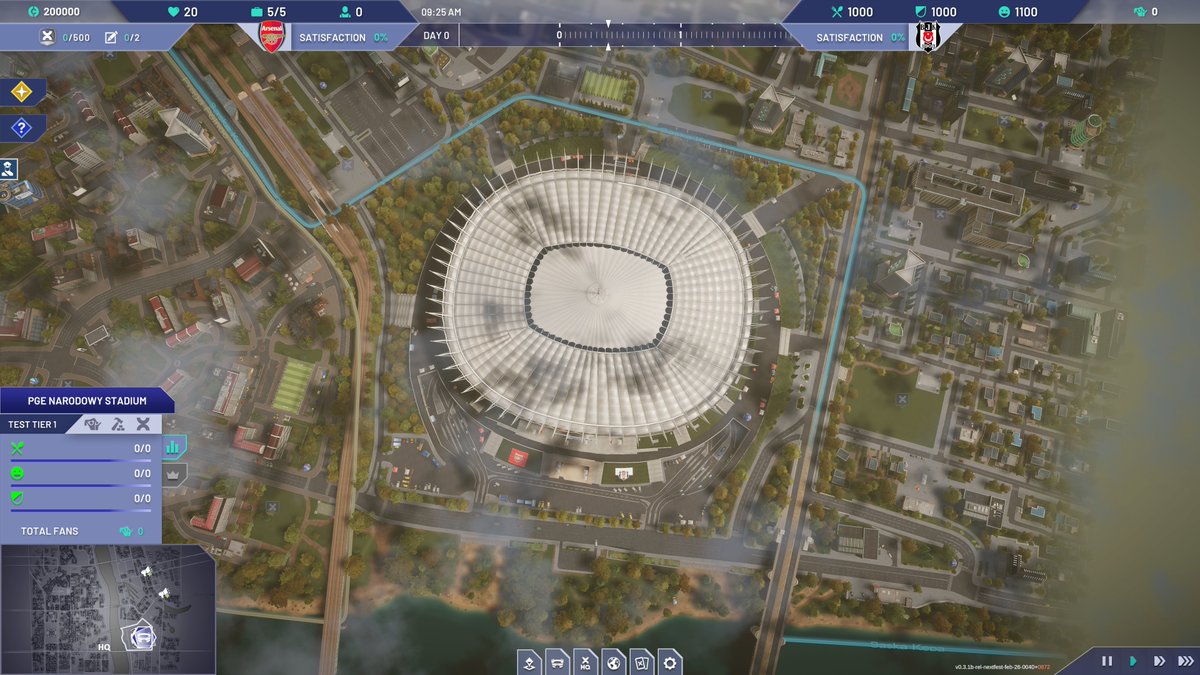
Task: Select the person portrait icon on left edge
Action: point(9,168)
